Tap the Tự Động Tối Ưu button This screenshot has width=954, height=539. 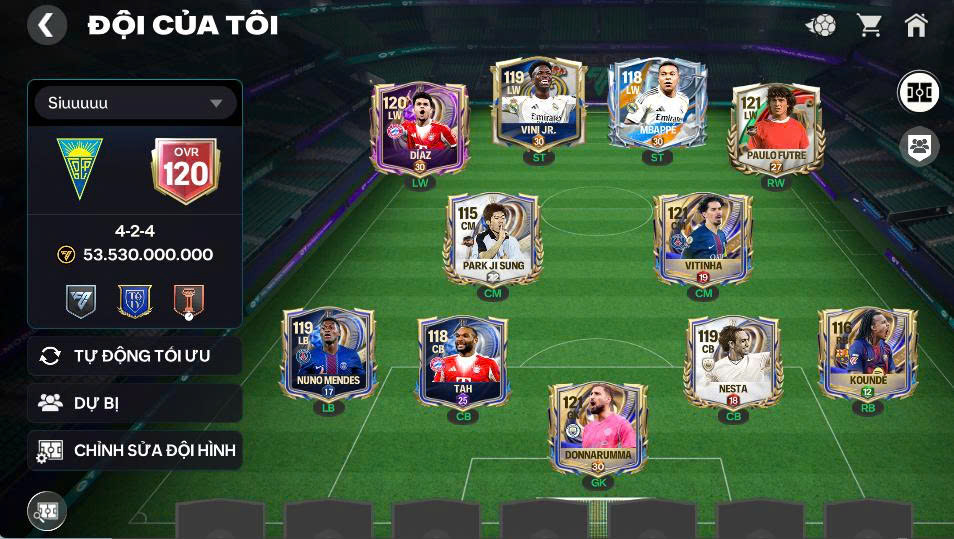click(x=135, y=356)
